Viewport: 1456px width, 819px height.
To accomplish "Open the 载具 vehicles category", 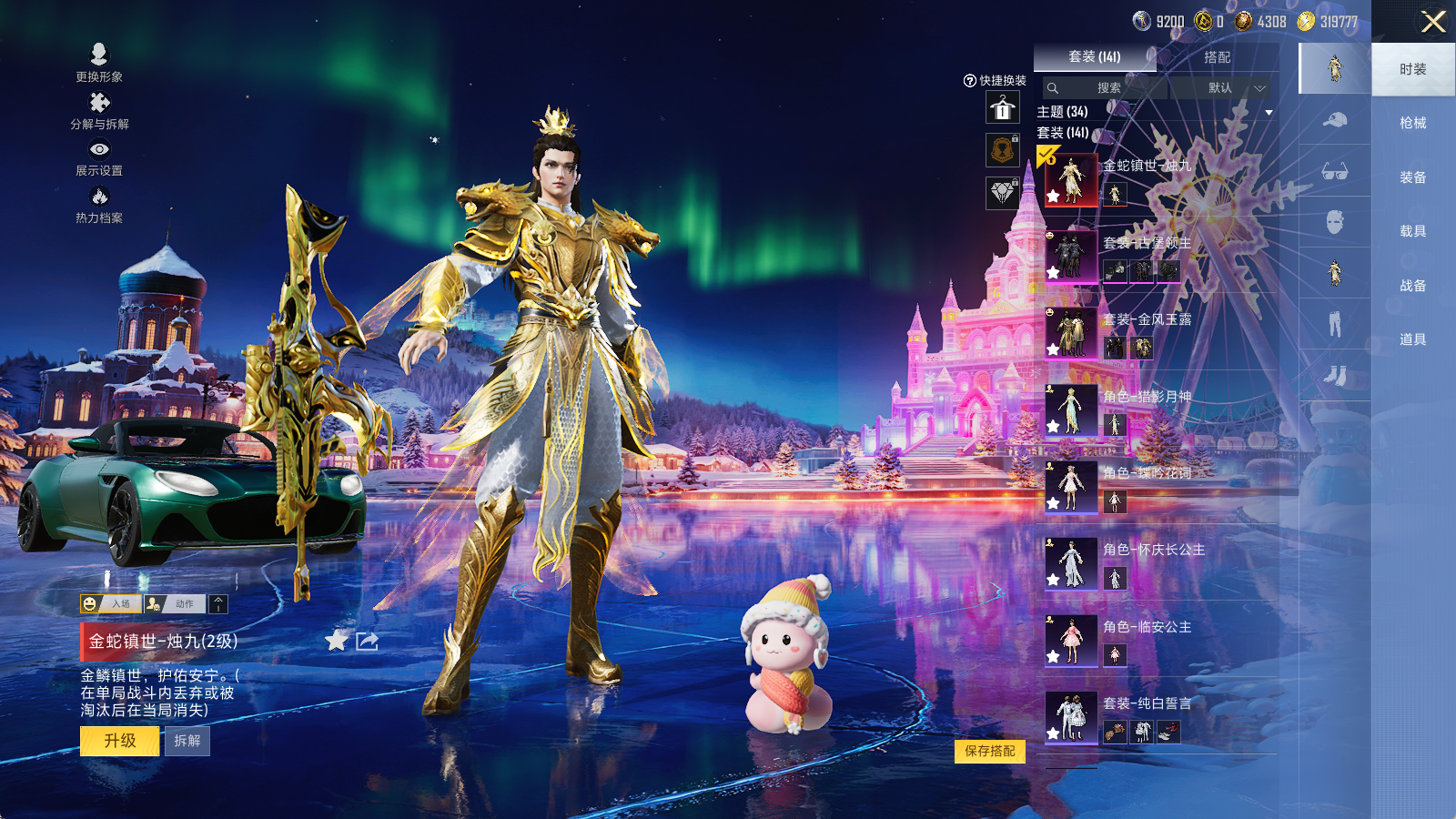I will point(1412,231).
